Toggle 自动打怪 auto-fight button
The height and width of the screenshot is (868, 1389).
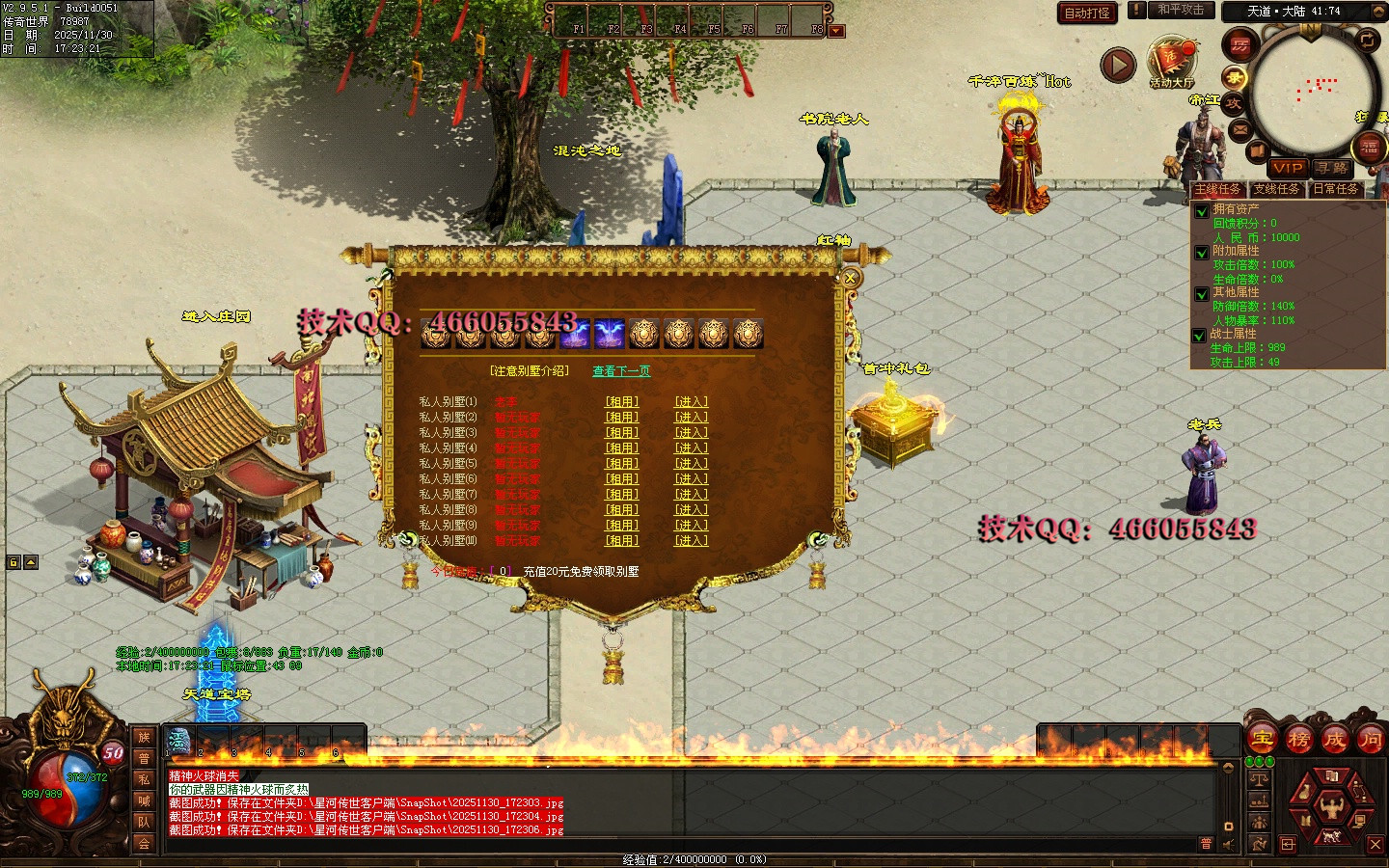[1087, 13]
